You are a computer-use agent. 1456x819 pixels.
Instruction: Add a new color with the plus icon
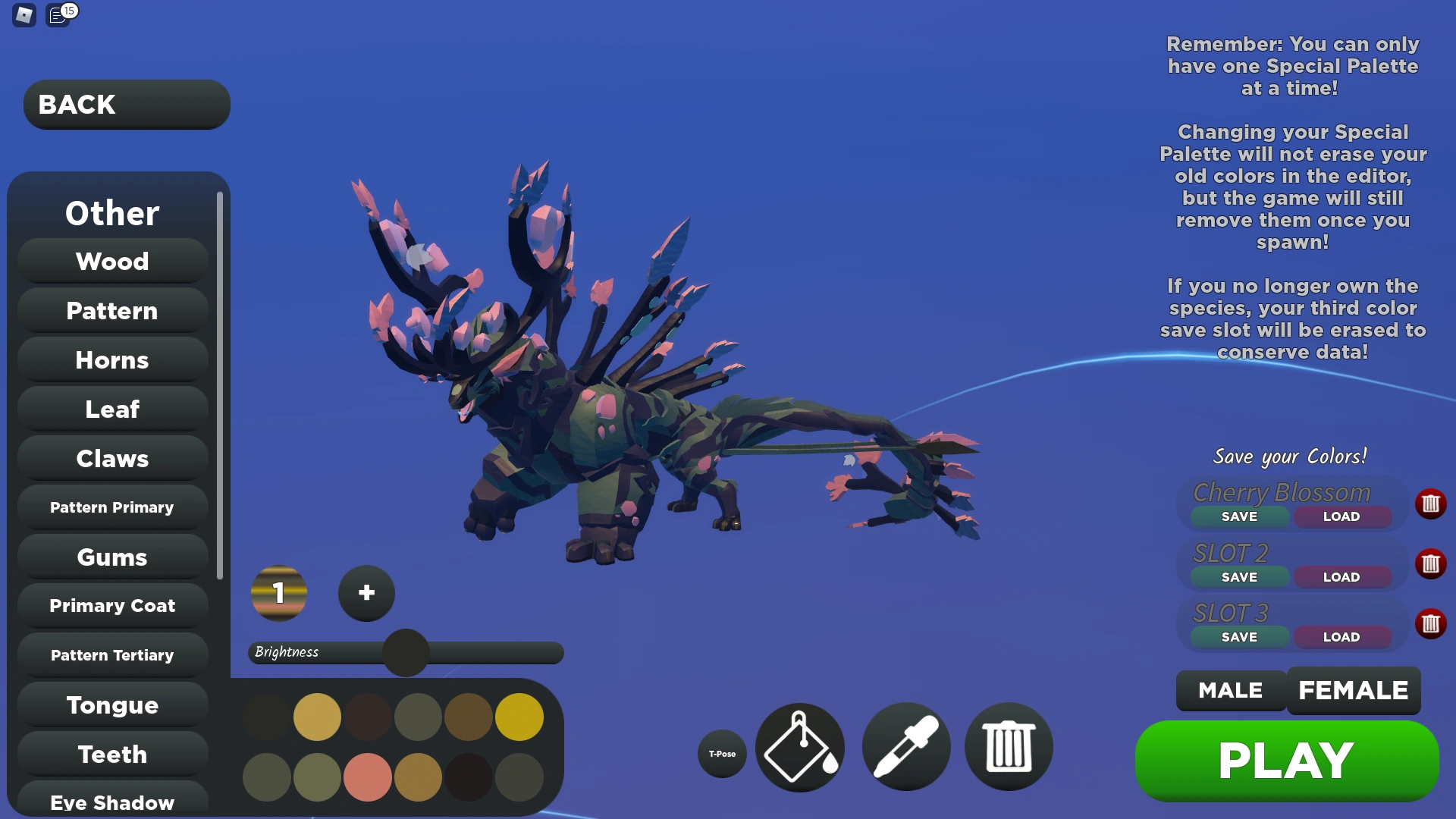pyautogui.click(x=366, y=594)
